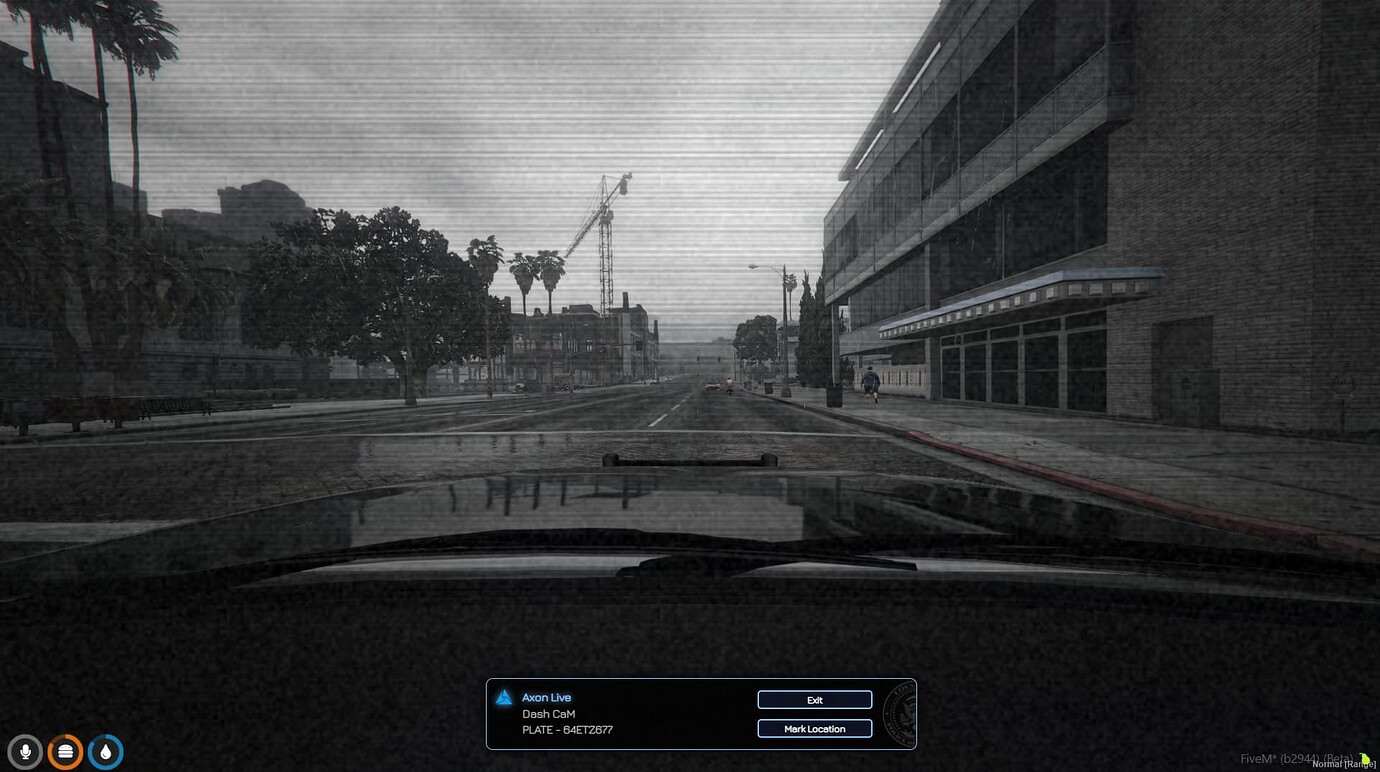Screen dimensions: 1380x772
Task: Click the orange hunger progress ring
Action: pyautogui.click(x=65, y=751)
